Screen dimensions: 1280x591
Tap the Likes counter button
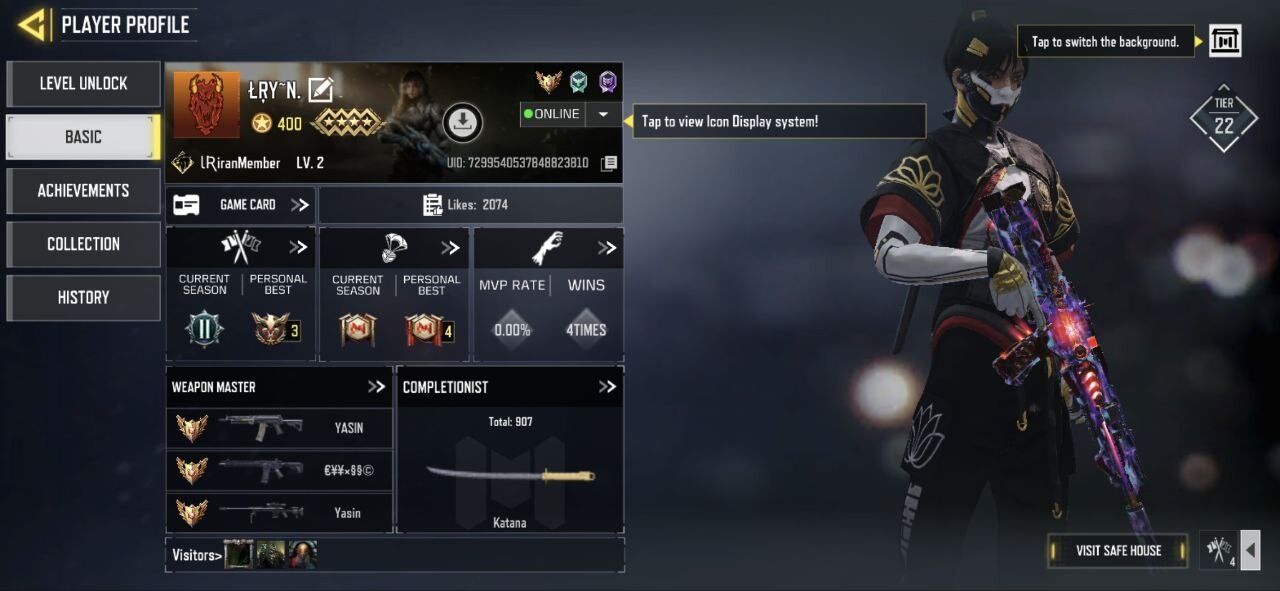(470, 205)
